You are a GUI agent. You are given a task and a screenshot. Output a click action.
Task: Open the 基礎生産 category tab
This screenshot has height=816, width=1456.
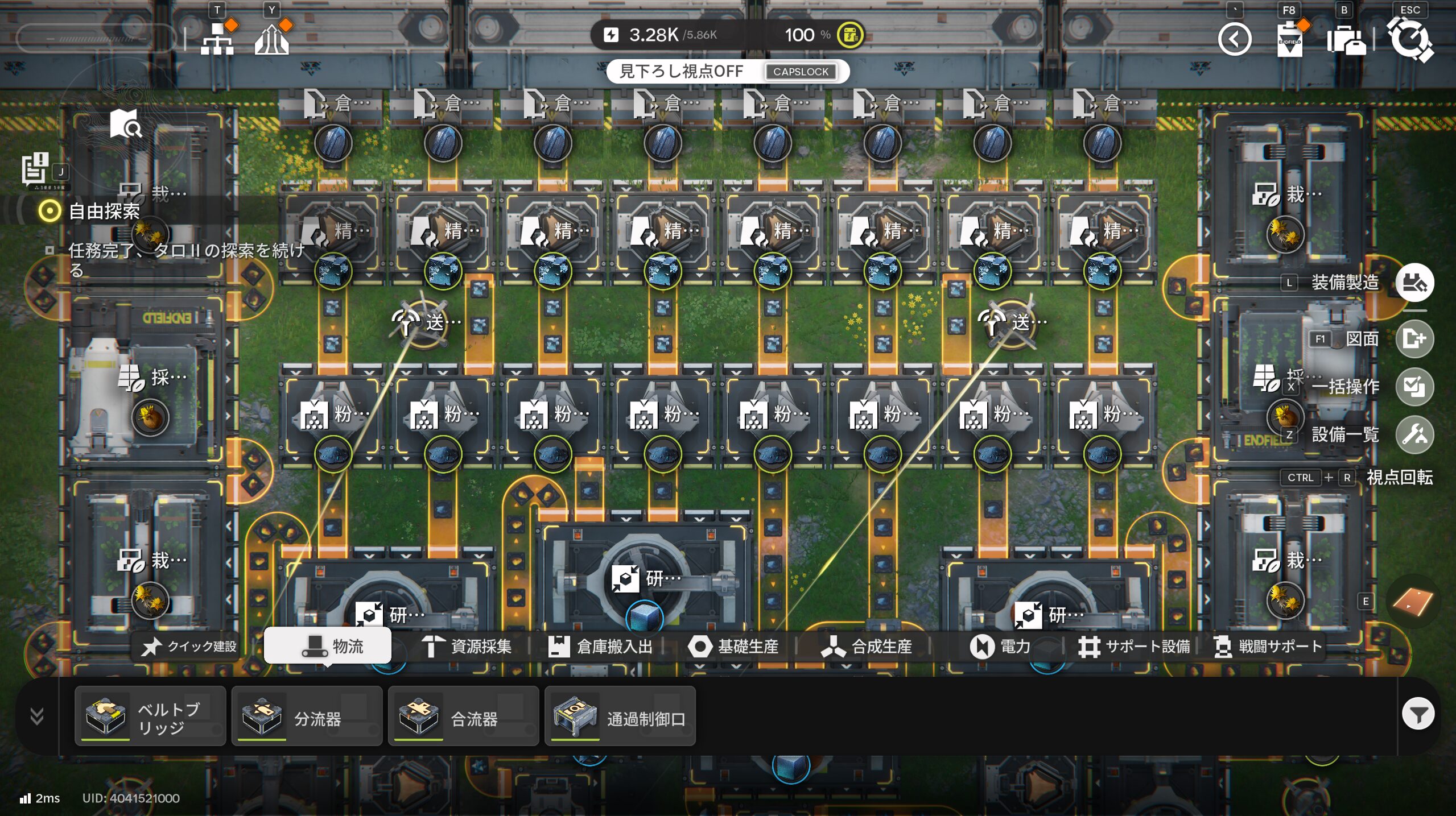point(733,647)
